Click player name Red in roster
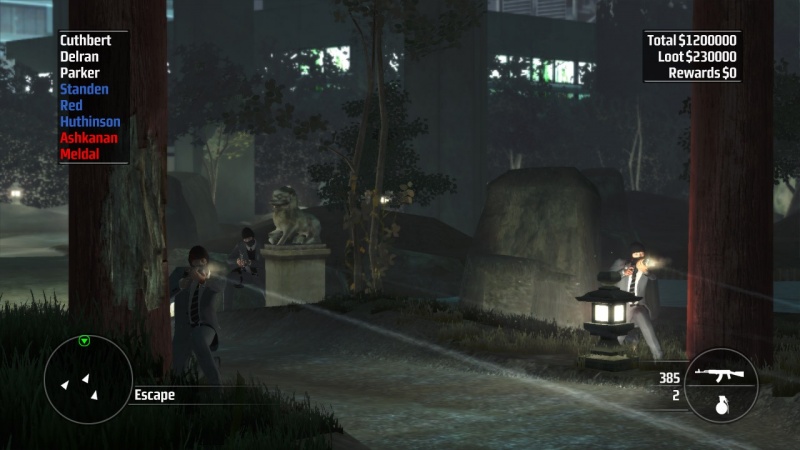Viewport: 800px width, 450px height. tap(72, 105)
